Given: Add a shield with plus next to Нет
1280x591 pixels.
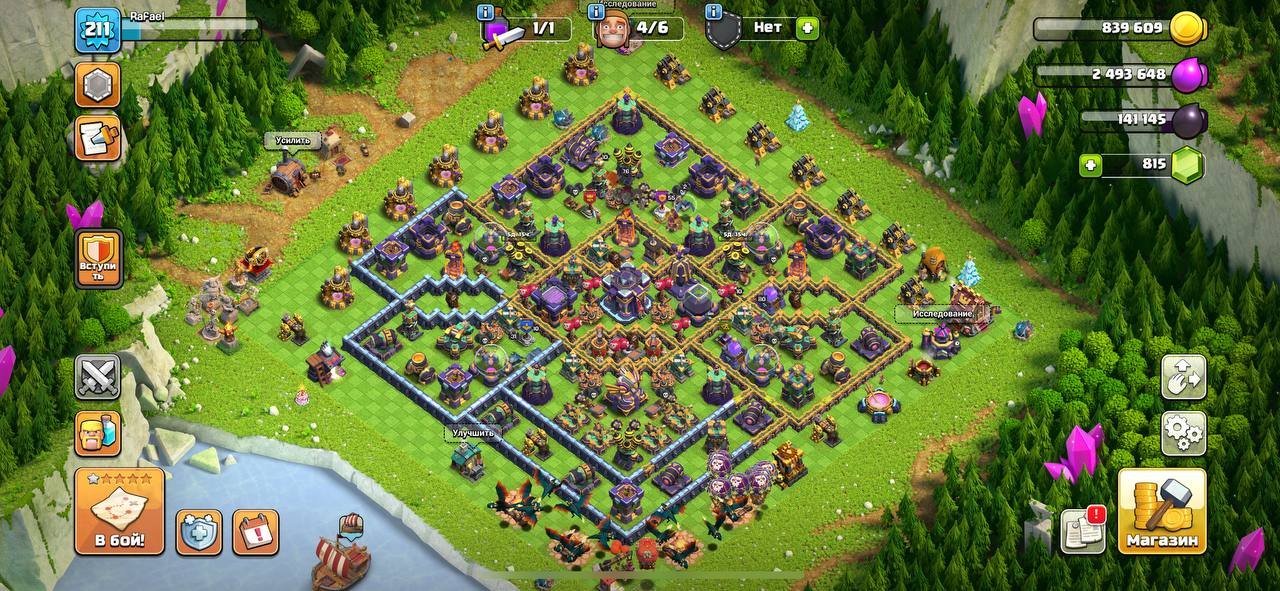Looking at the screenshot, I should click(807, 28).
